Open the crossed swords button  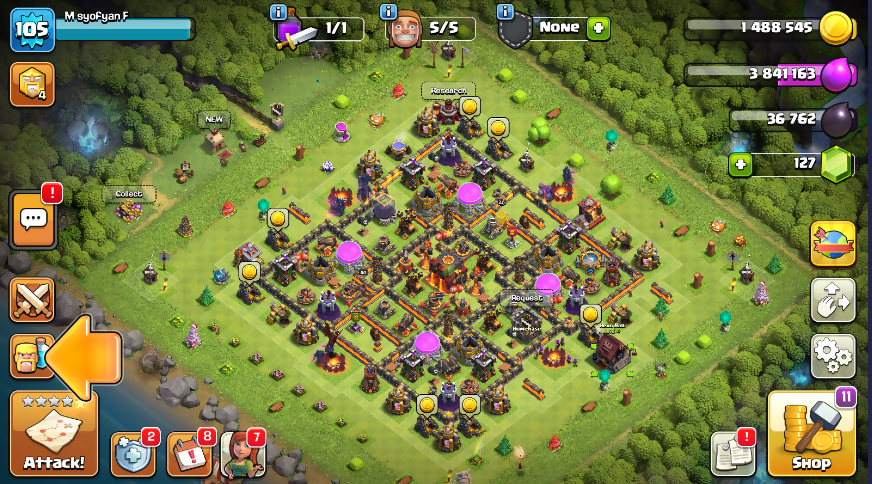click(31, 299)
